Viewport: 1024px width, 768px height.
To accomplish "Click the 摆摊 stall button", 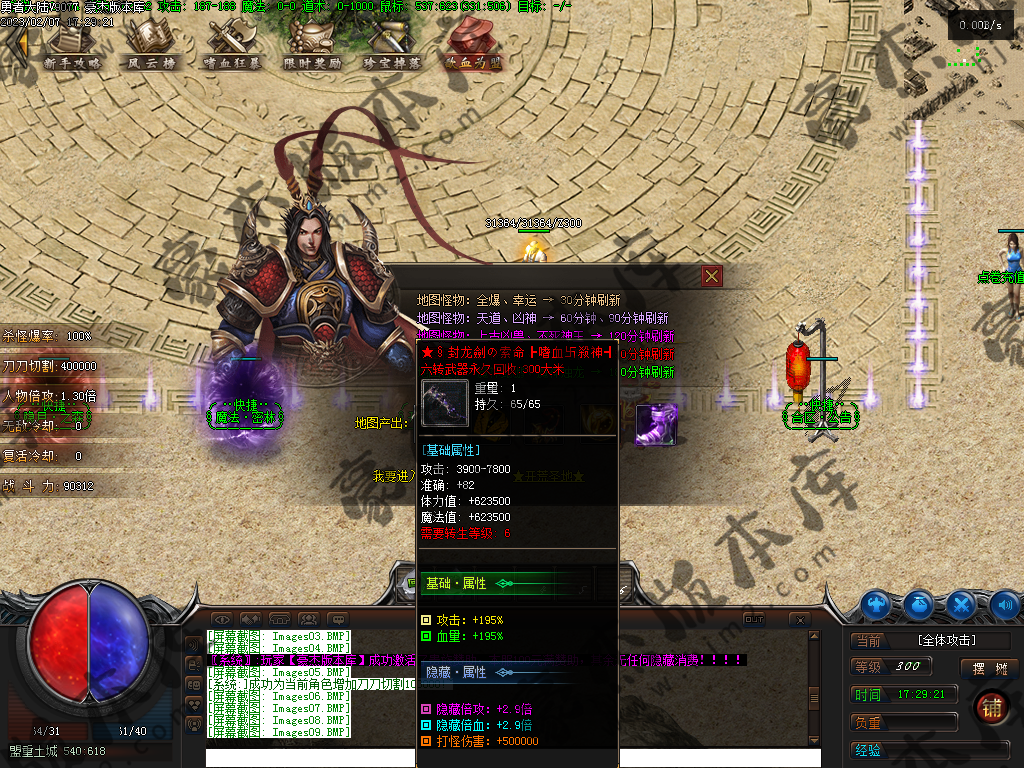I will (x=987, y=668).
